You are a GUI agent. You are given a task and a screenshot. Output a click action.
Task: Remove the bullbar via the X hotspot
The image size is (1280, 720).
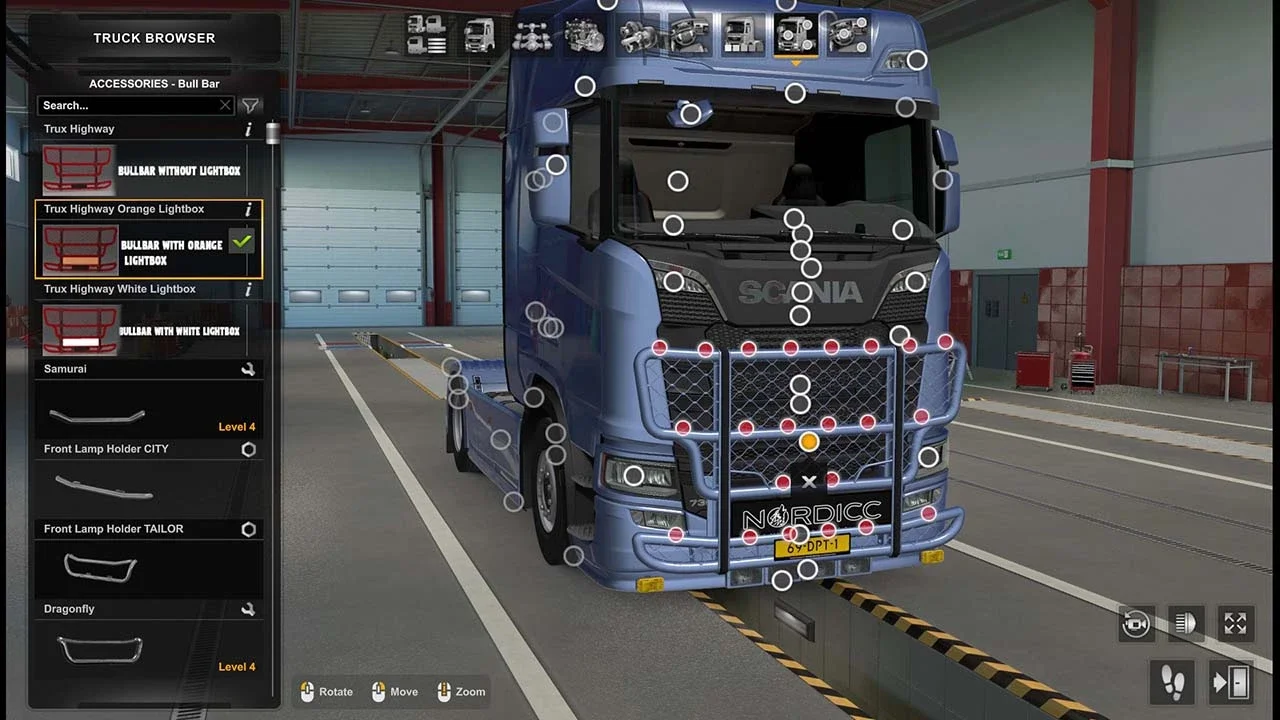[x=809, y=481]
